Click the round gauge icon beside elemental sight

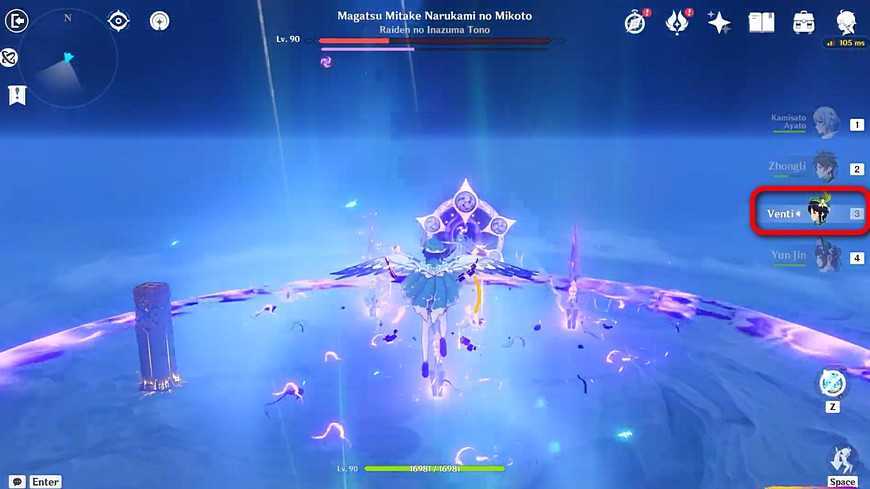point(159,20)
